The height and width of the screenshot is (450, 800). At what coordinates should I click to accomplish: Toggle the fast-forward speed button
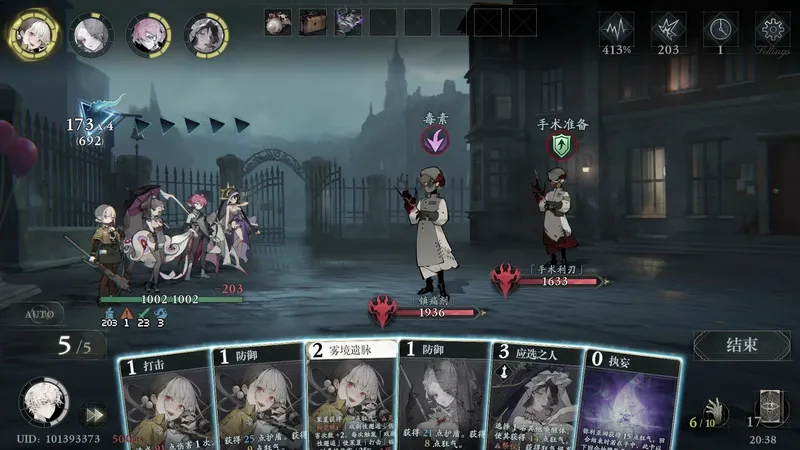(94, 414)
